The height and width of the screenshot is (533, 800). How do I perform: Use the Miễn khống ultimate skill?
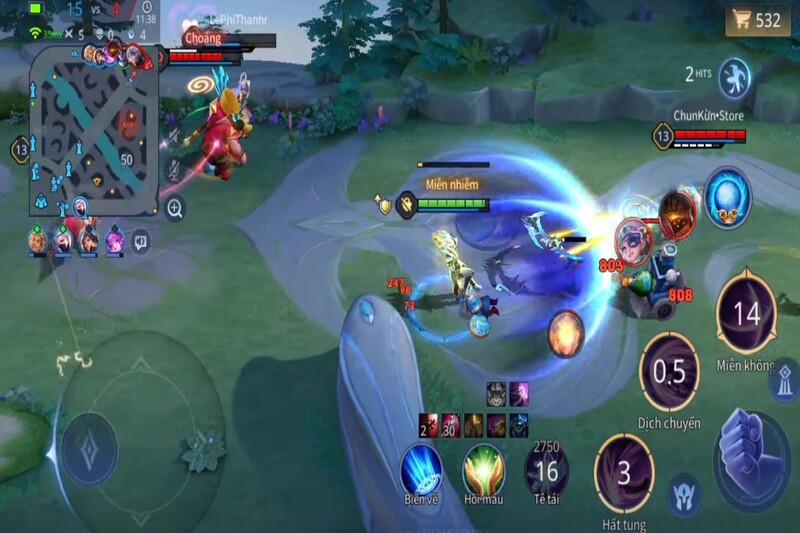click(x=746, y=313)
